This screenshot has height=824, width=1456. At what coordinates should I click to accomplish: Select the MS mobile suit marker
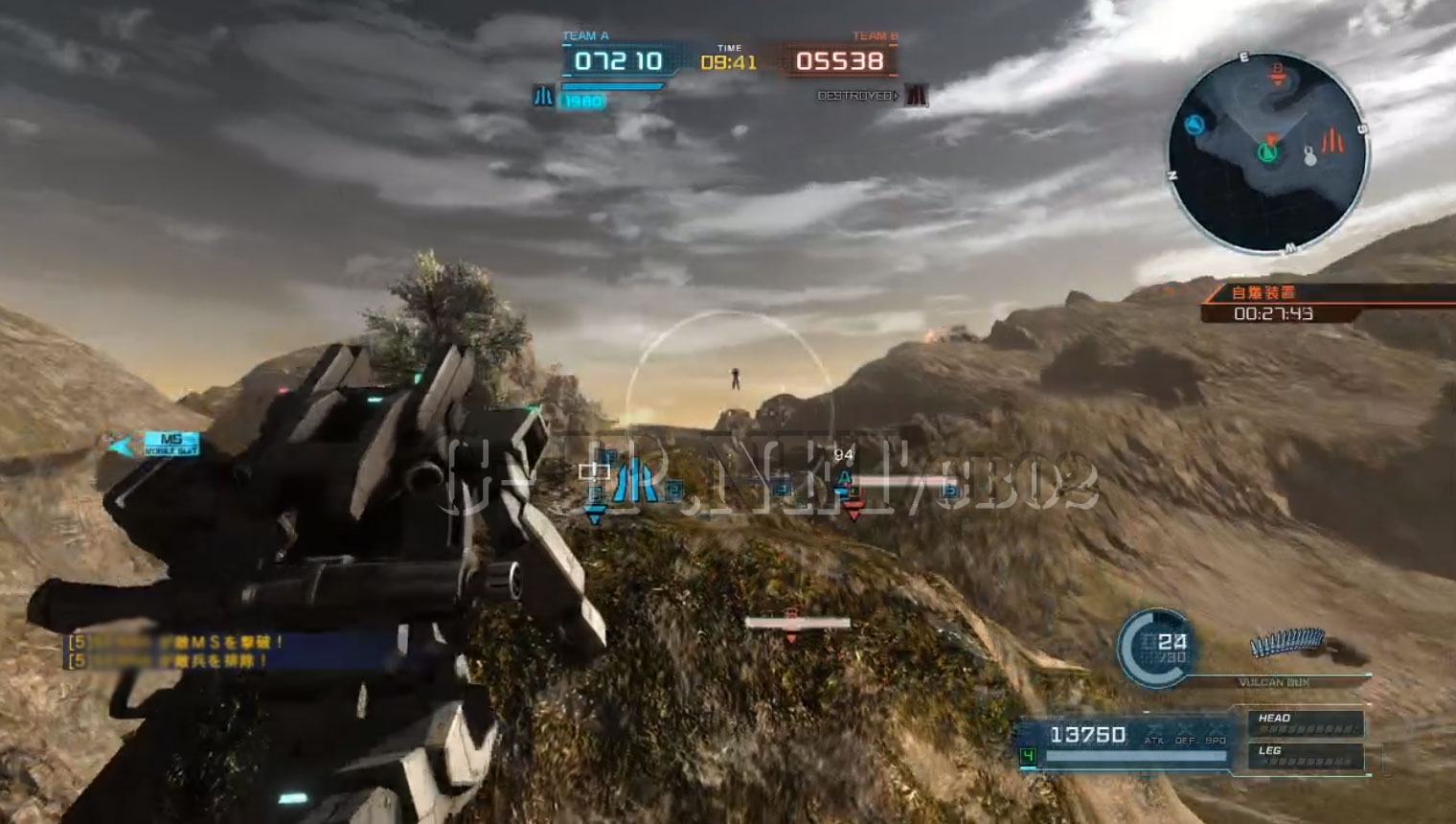click(171, 444)
